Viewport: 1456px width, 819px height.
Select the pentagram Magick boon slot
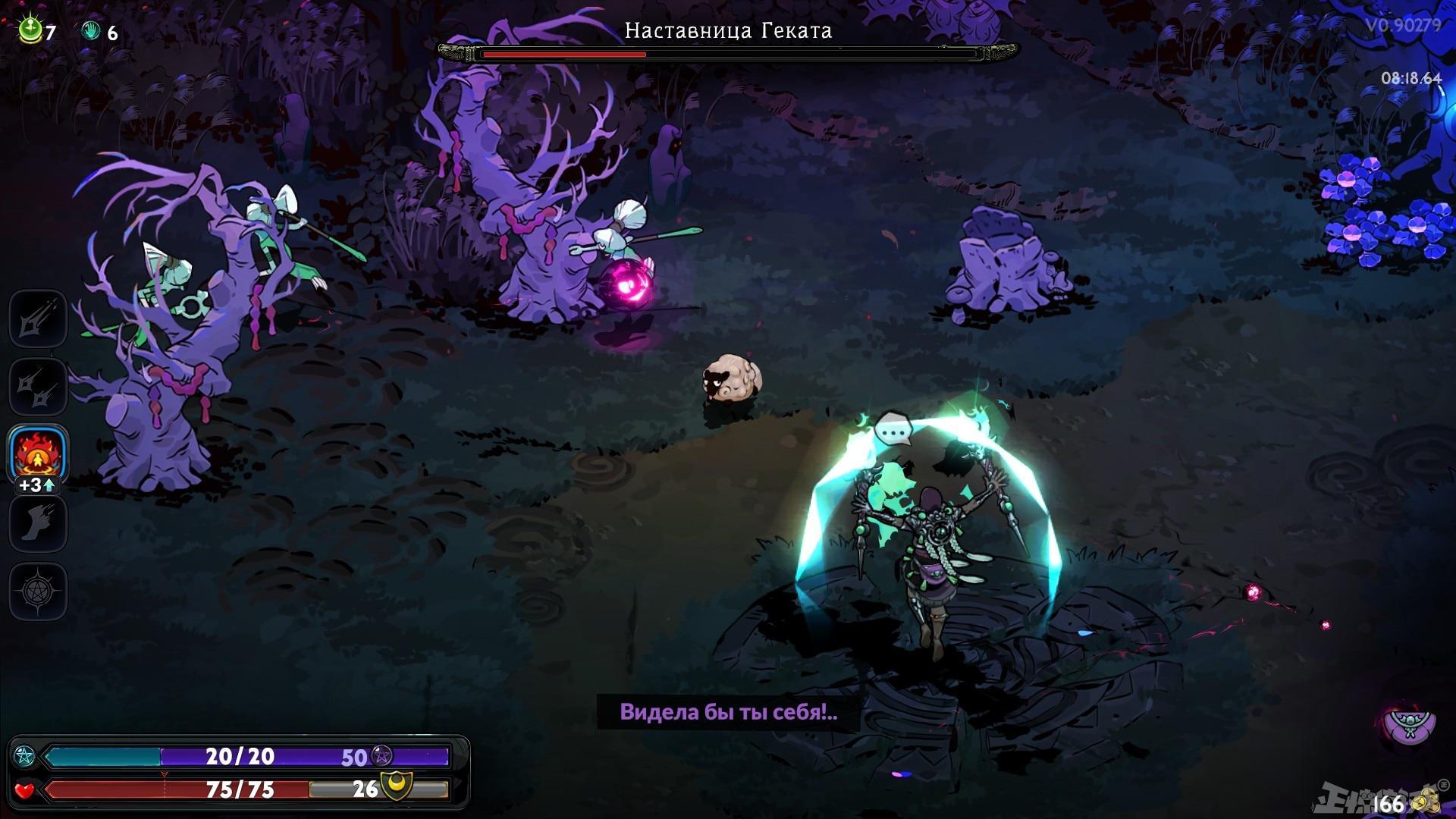38,591
